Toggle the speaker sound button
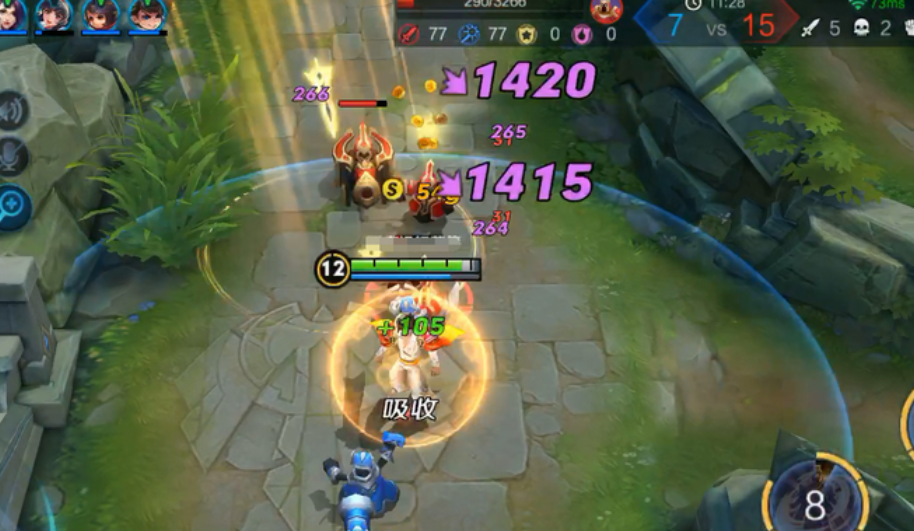Viewport: 914px width, 531px height. (x=12, y=111)
